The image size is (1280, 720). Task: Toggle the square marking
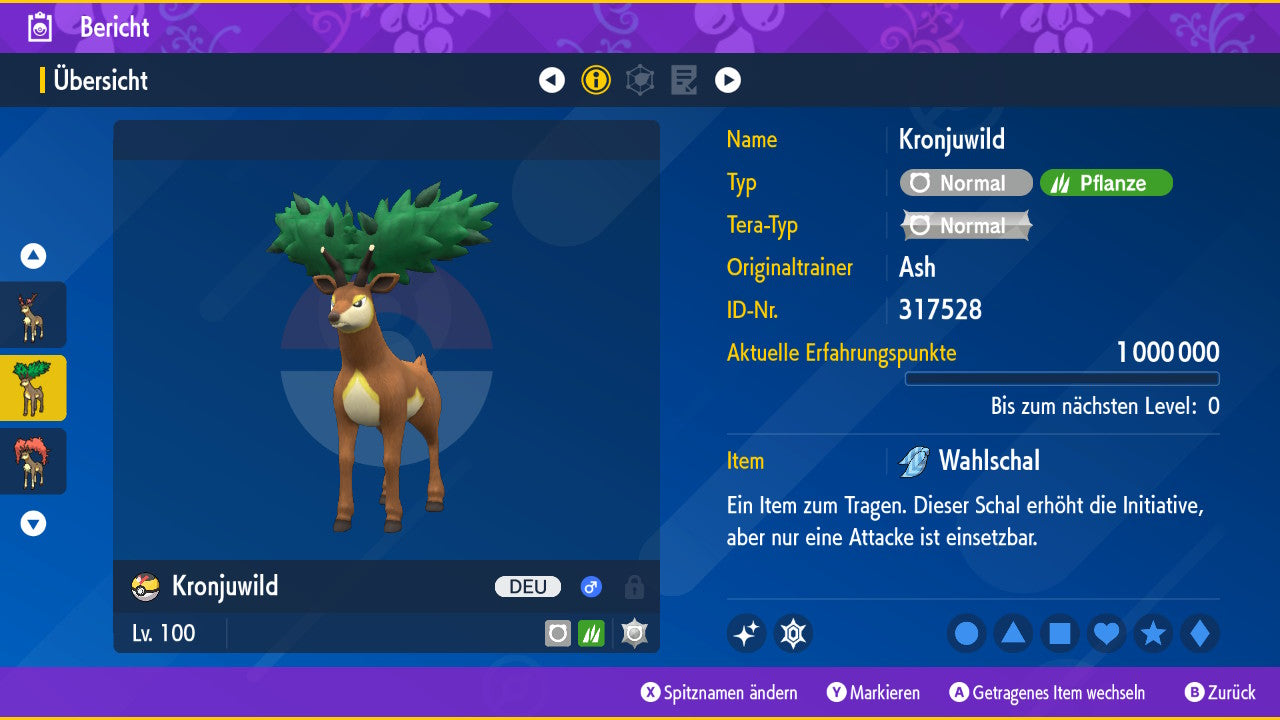(1060, 634)
